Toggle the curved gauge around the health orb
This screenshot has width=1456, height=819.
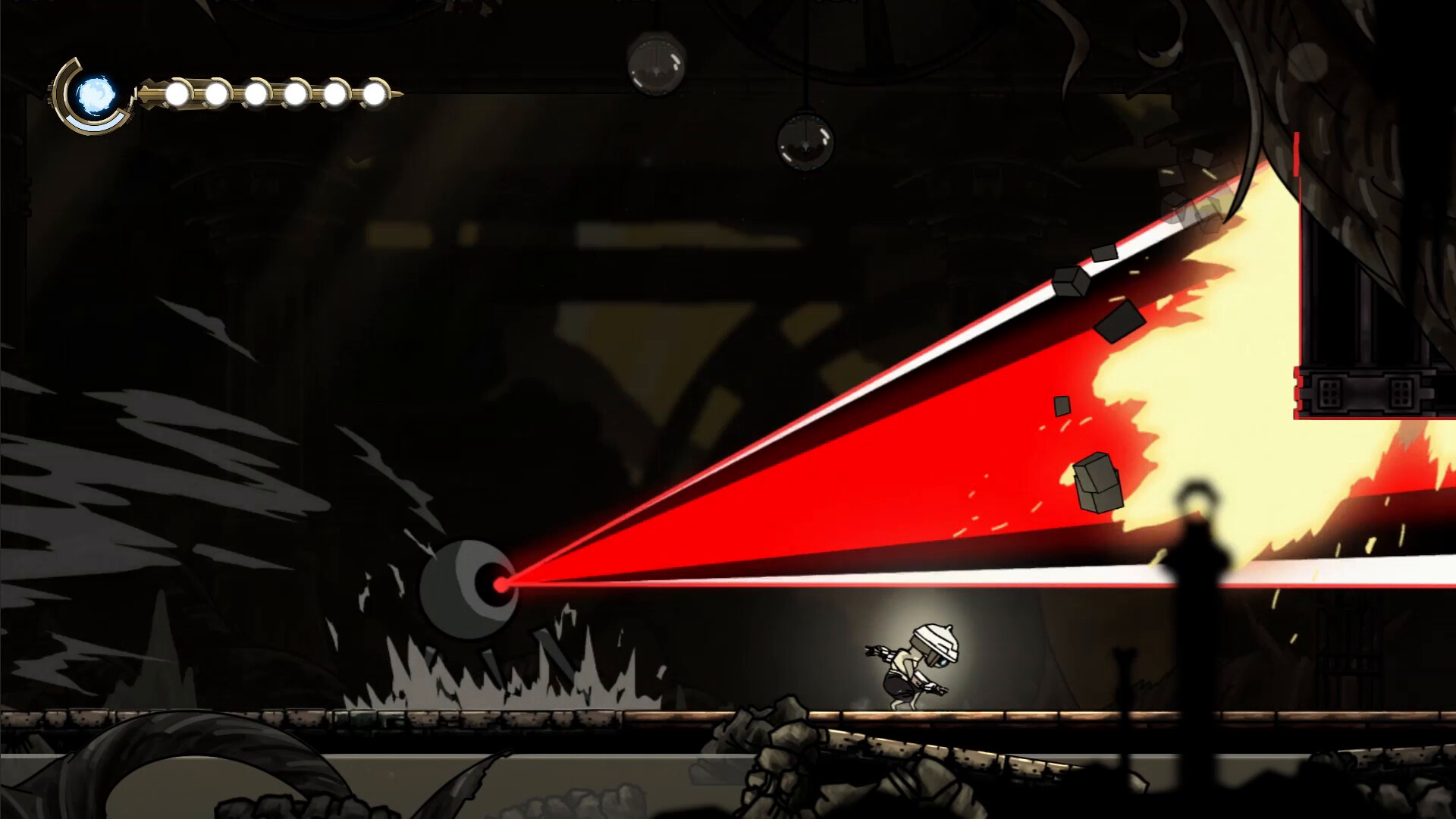(x=59, y=91)
